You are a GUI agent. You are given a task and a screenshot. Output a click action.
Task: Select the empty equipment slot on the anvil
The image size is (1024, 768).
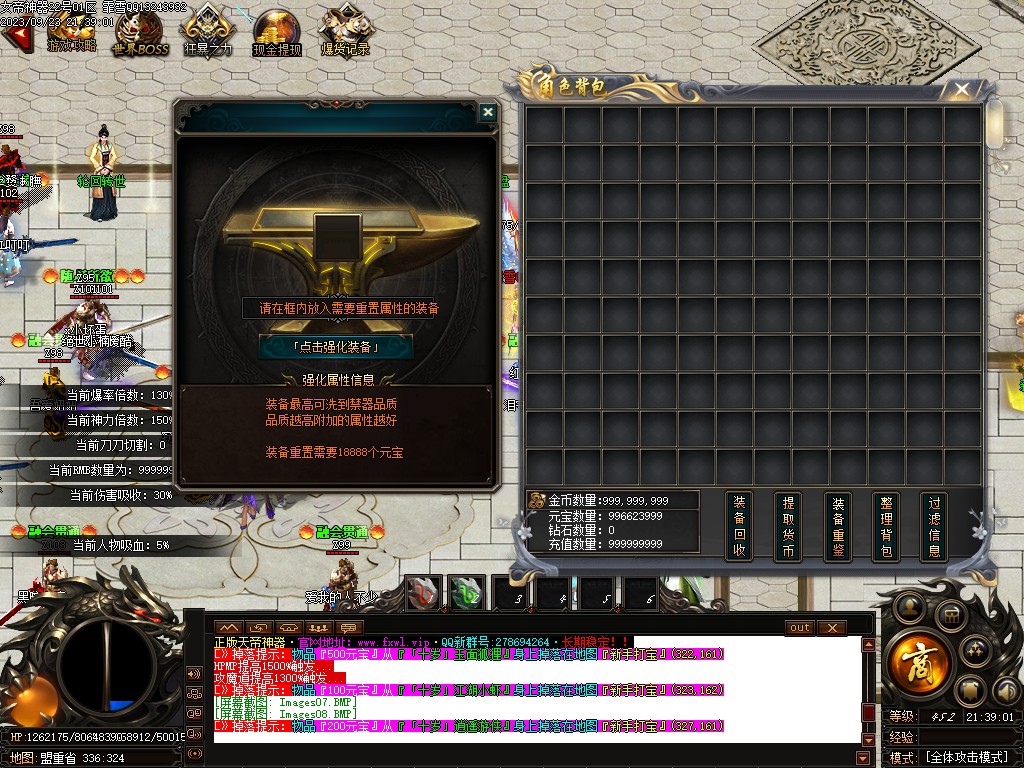coord(336,238)
